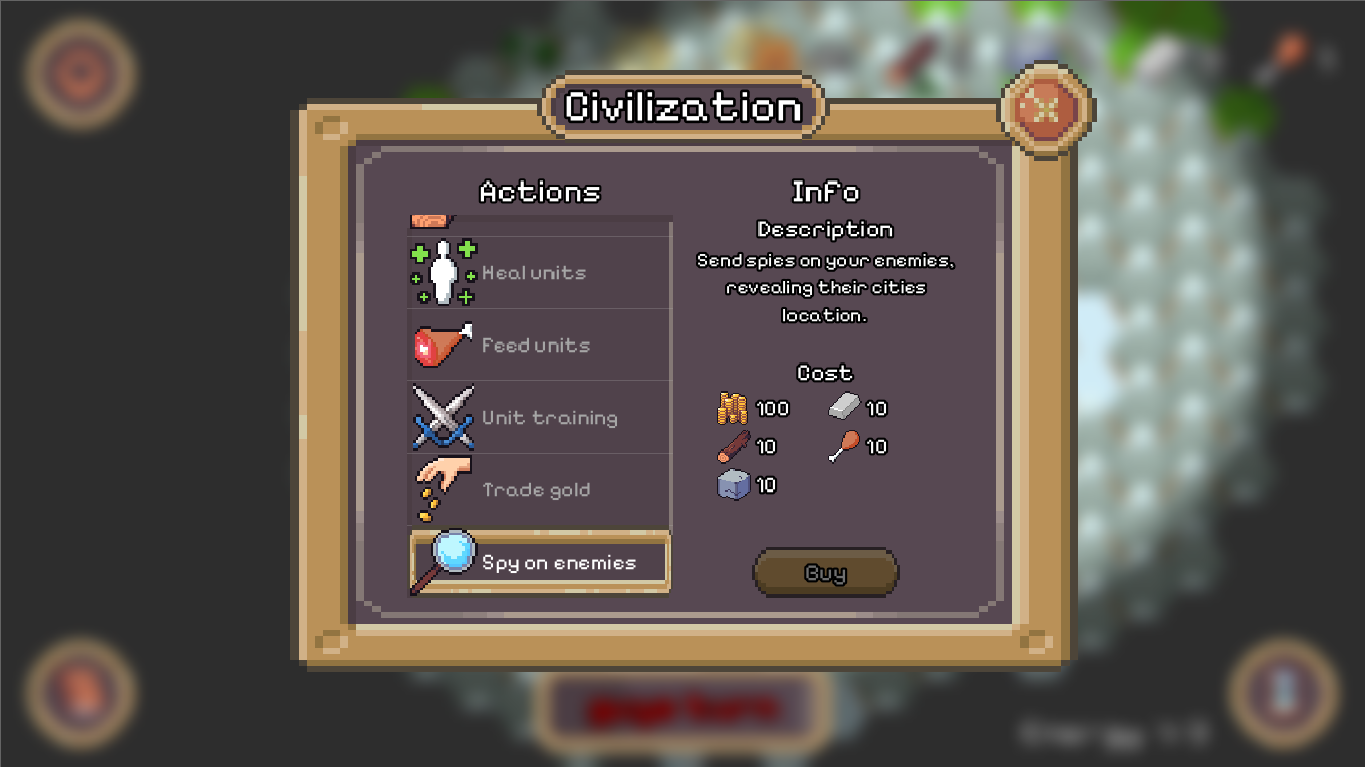Choose the Feed units action
The image size is (1365, 767).
tap(540, 345)
